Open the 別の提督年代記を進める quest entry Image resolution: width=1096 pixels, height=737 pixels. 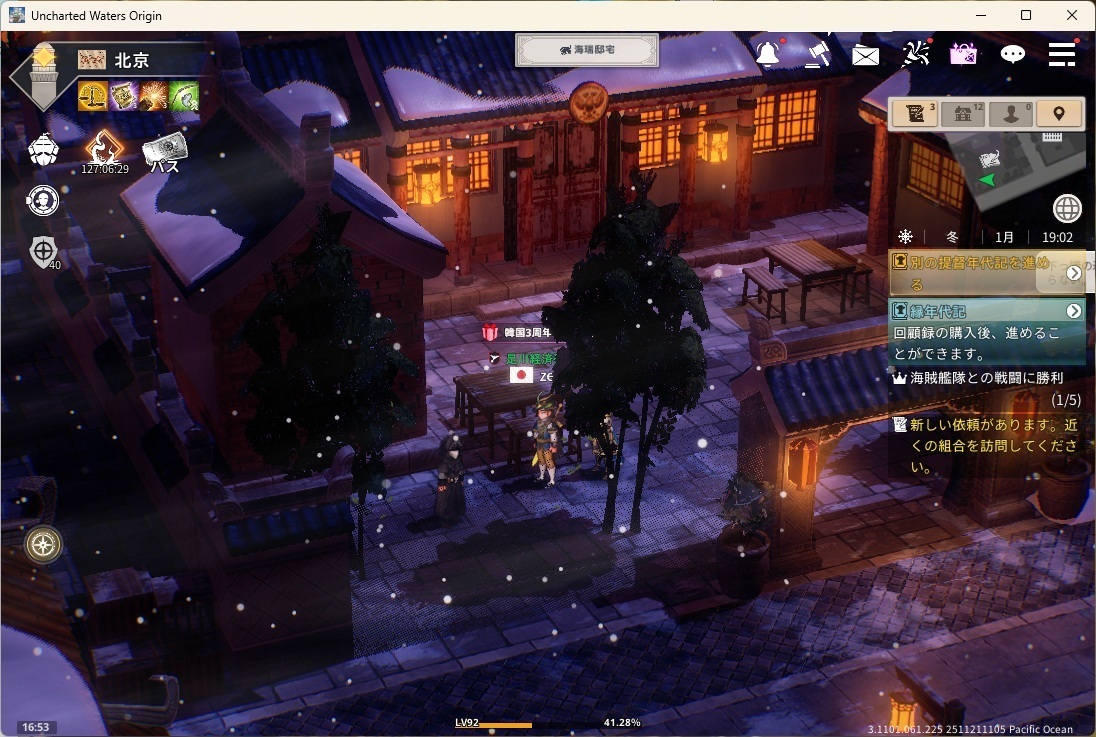click(x=975, y=273)
